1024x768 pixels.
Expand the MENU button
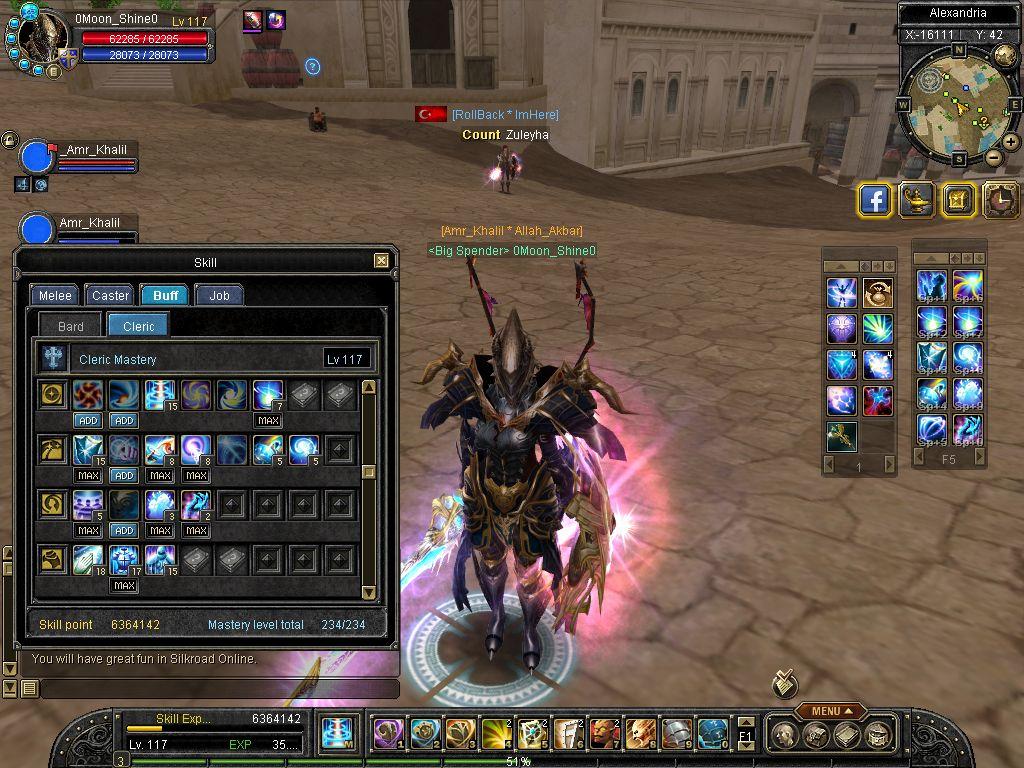pos(831,711)
